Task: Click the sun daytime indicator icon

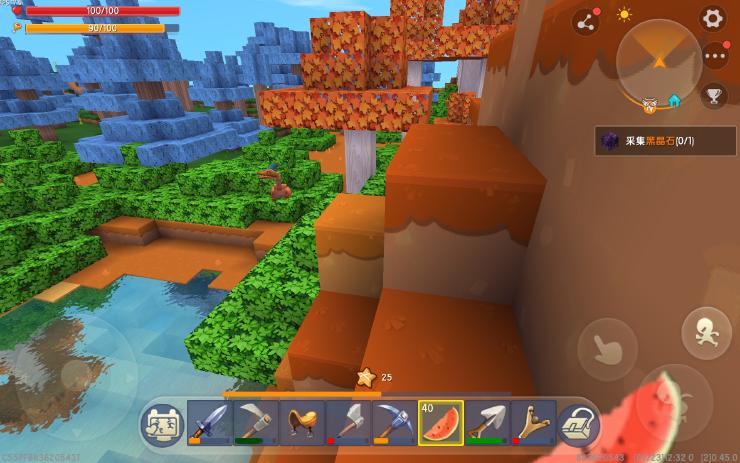Action: coord(624,15)
